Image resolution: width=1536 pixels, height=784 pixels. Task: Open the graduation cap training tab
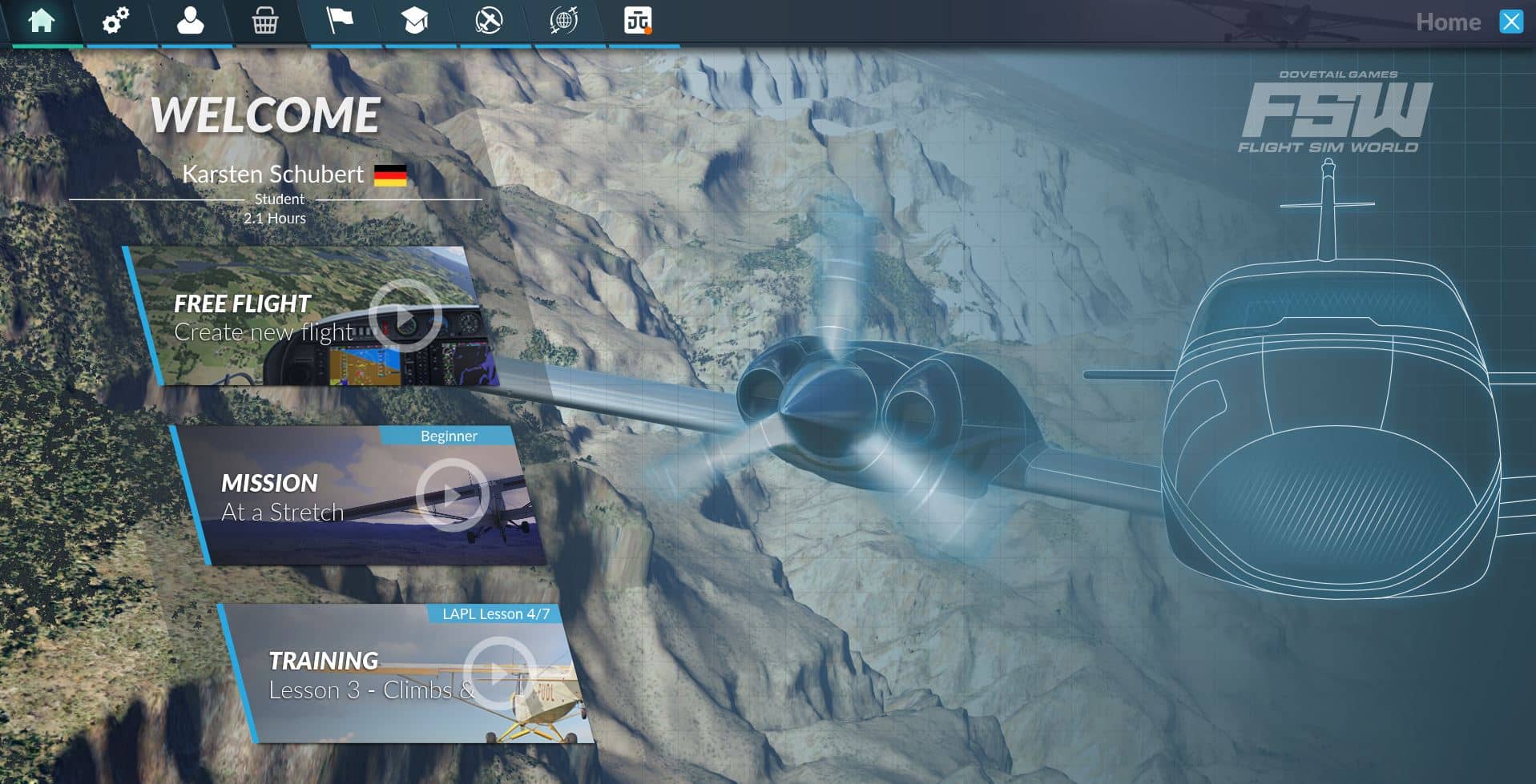click(414, 21)
